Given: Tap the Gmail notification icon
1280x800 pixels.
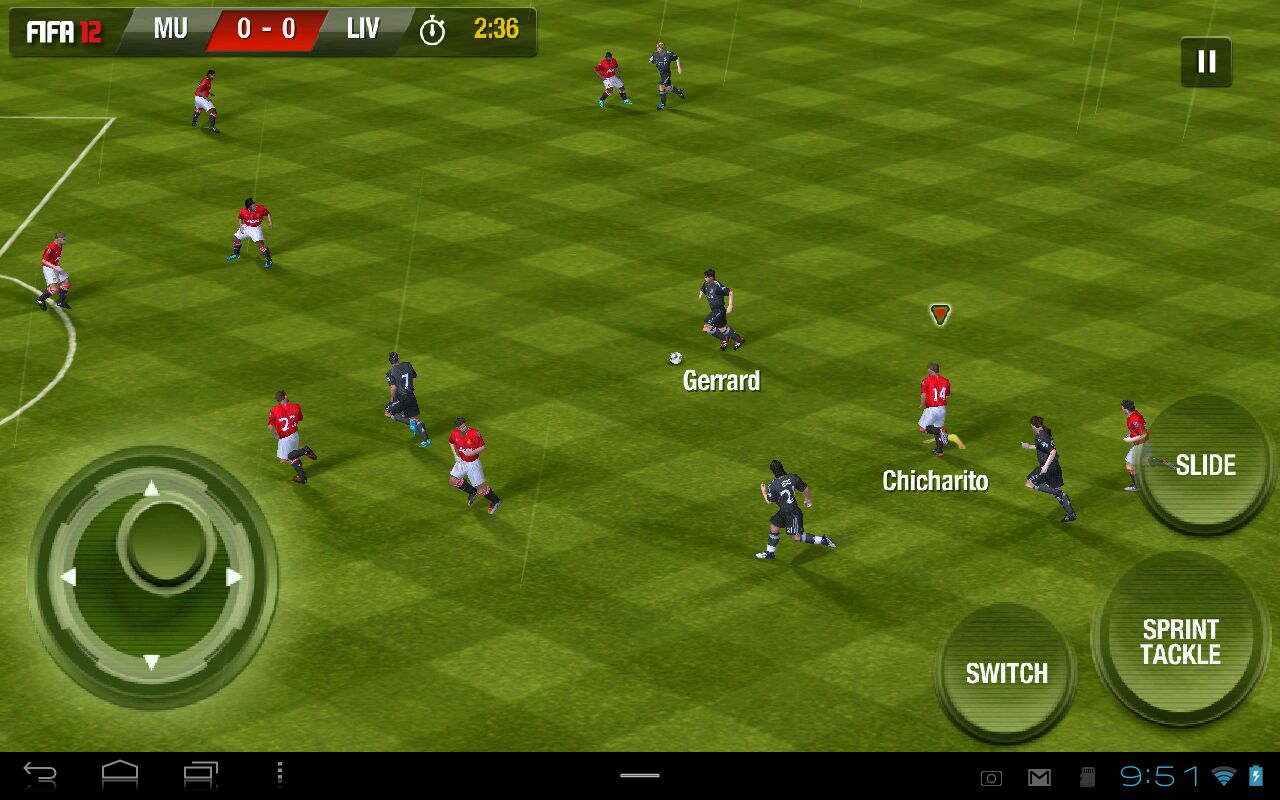Looking at the screenshot, I should 1039,777.
